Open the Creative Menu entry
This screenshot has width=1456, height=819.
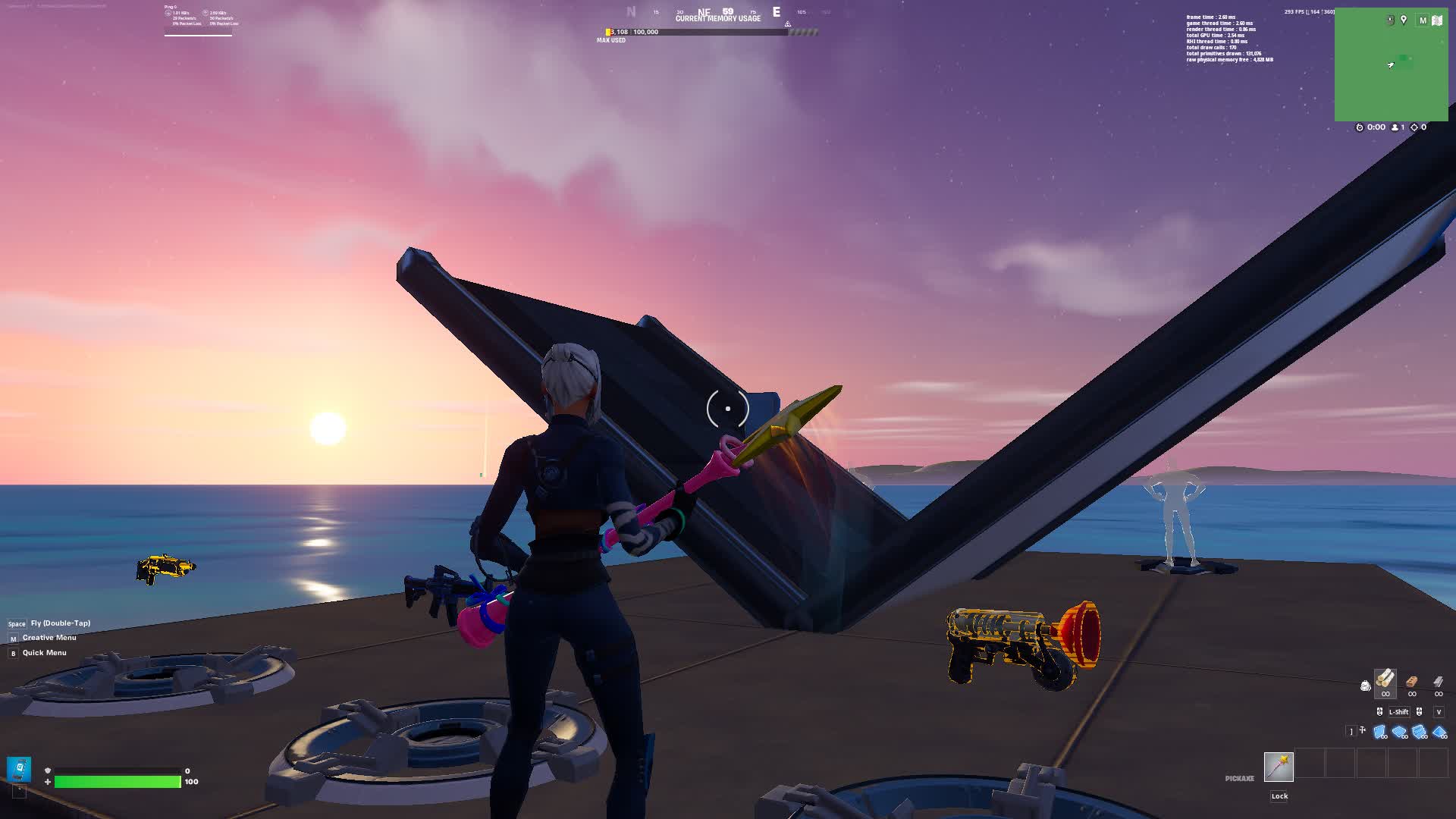[x=49, y=638]
